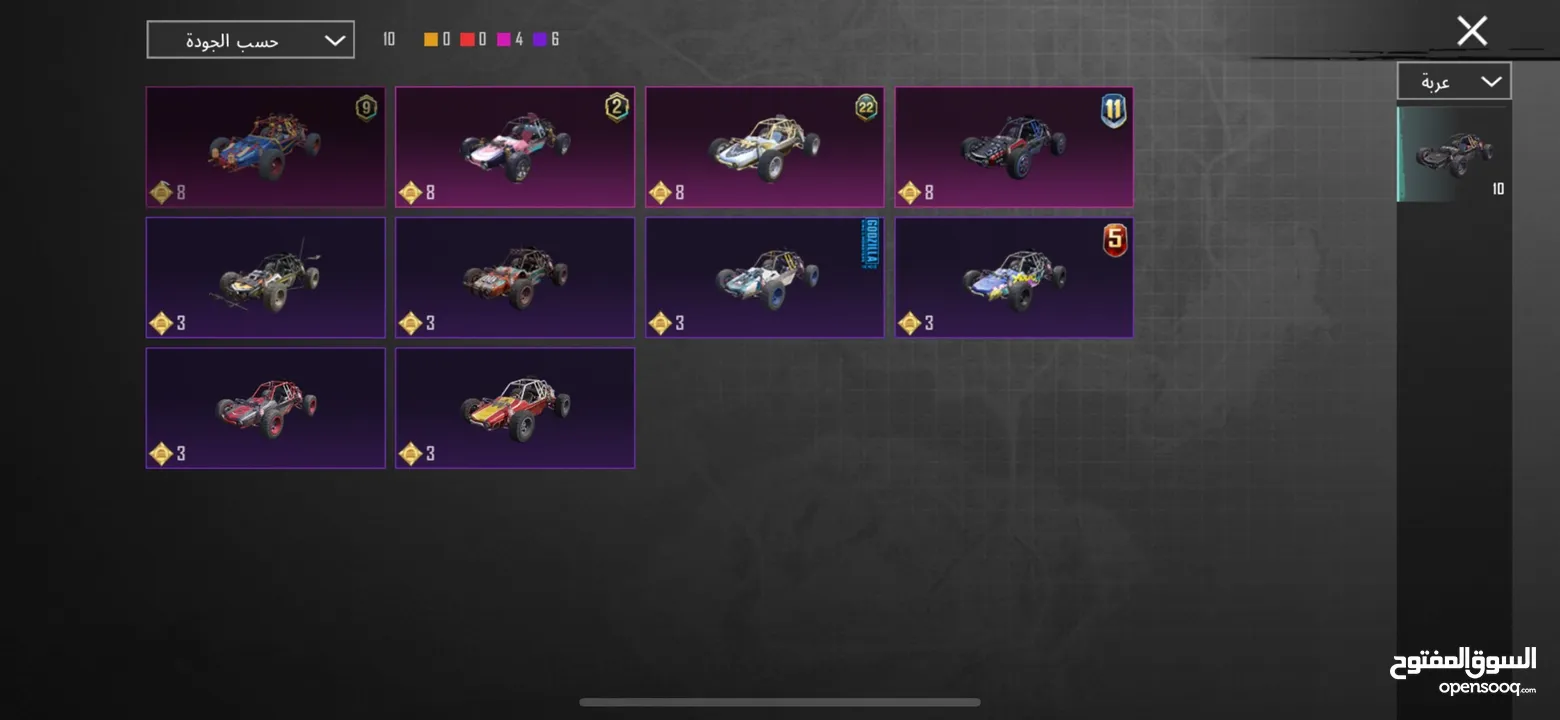The height and width of the screenshot is (720, 1560).
Task: Choose the pink and white buggy skin
Action: [x=514, y=147]
